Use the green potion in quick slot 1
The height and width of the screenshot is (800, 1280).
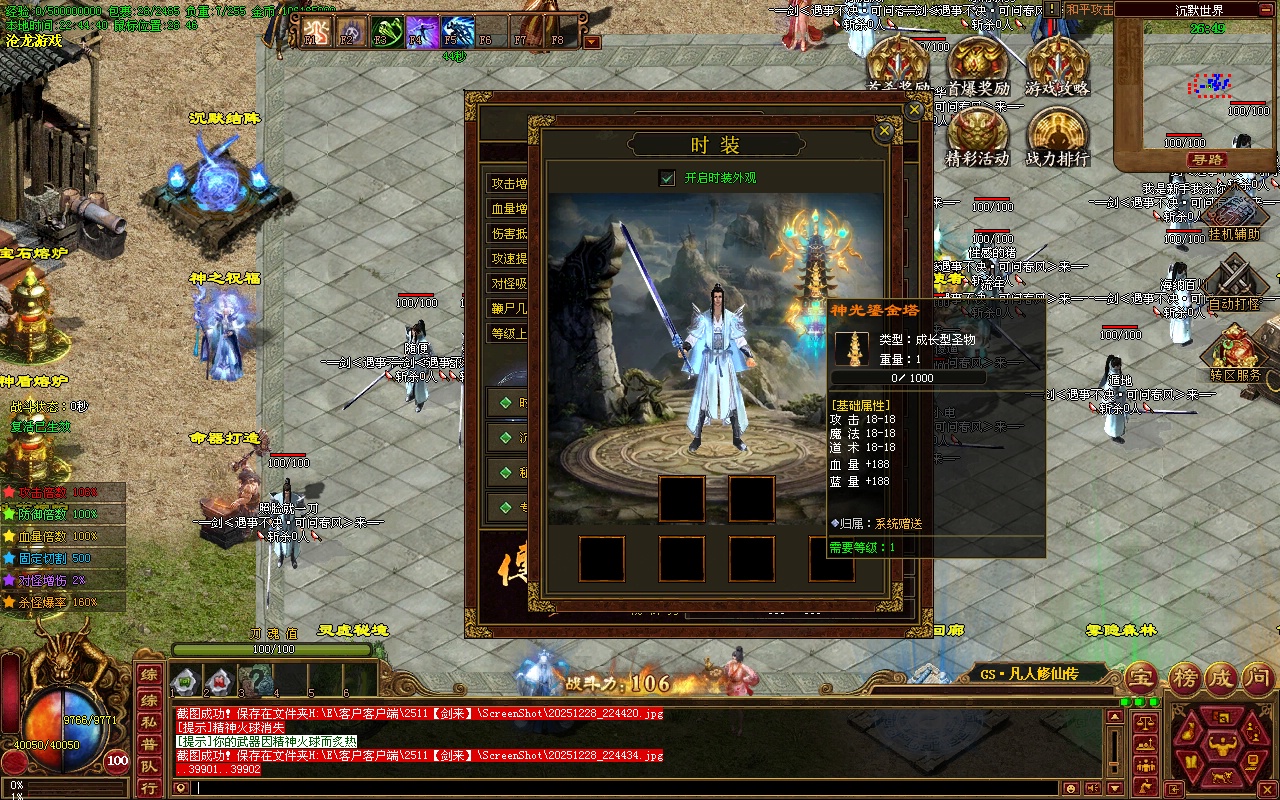coord(183,683)
